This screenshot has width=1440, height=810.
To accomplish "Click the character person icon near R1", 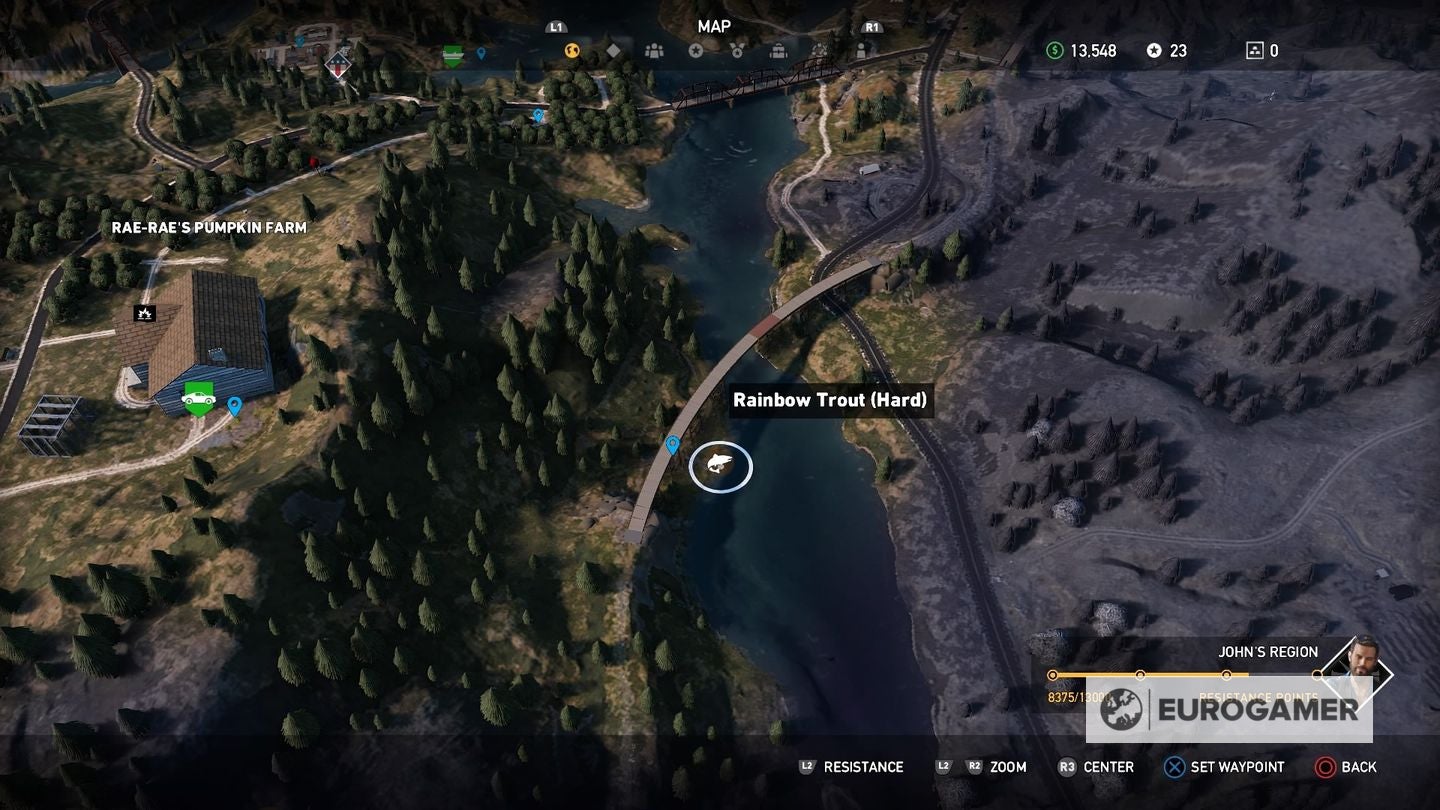I will 861,50.
